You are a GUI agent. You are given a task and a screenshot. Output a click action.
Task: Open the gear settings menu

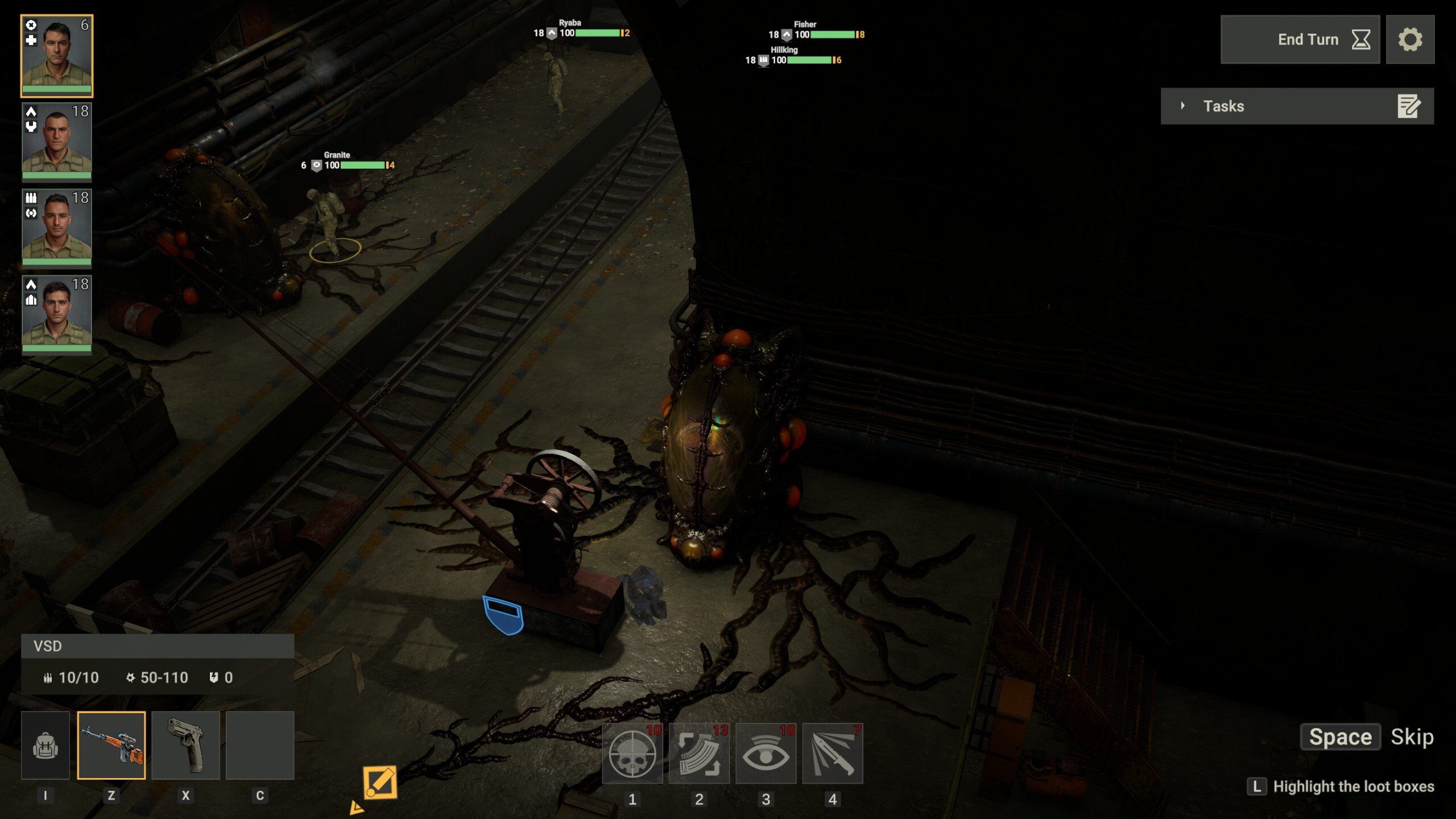[1410, 39]
